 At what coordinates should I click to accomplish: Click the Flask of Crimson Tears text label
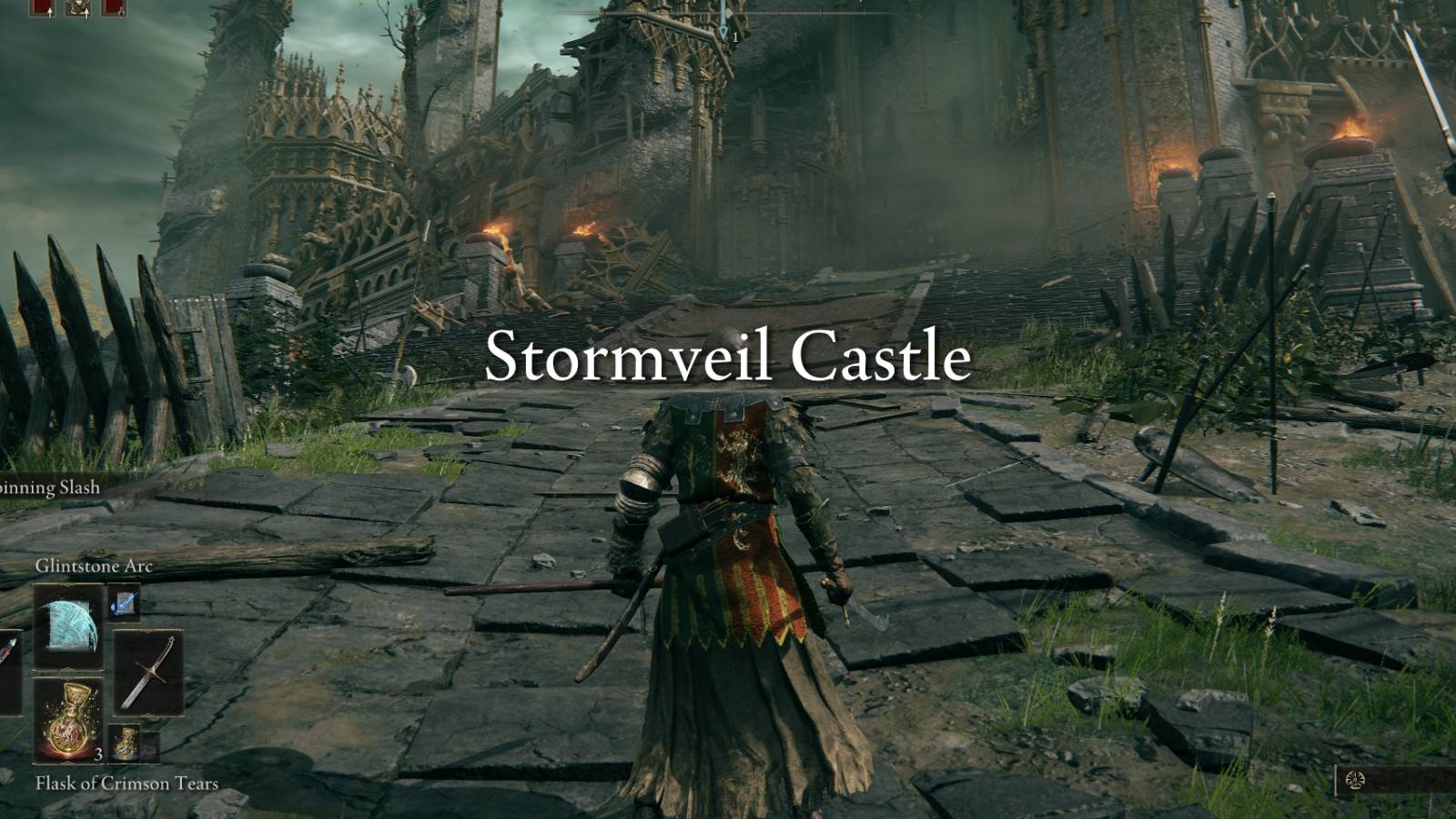coord(126,781)
